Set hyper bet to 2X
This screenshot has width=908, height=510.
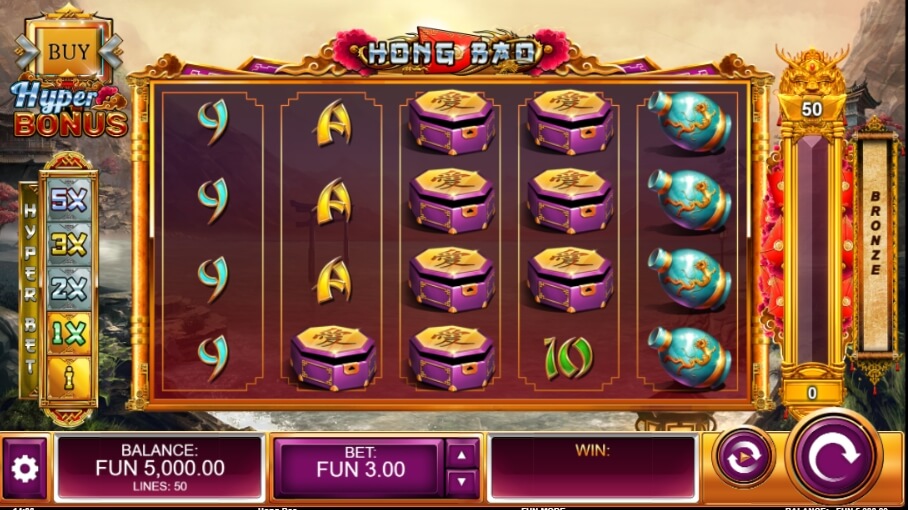click(69, 288)
